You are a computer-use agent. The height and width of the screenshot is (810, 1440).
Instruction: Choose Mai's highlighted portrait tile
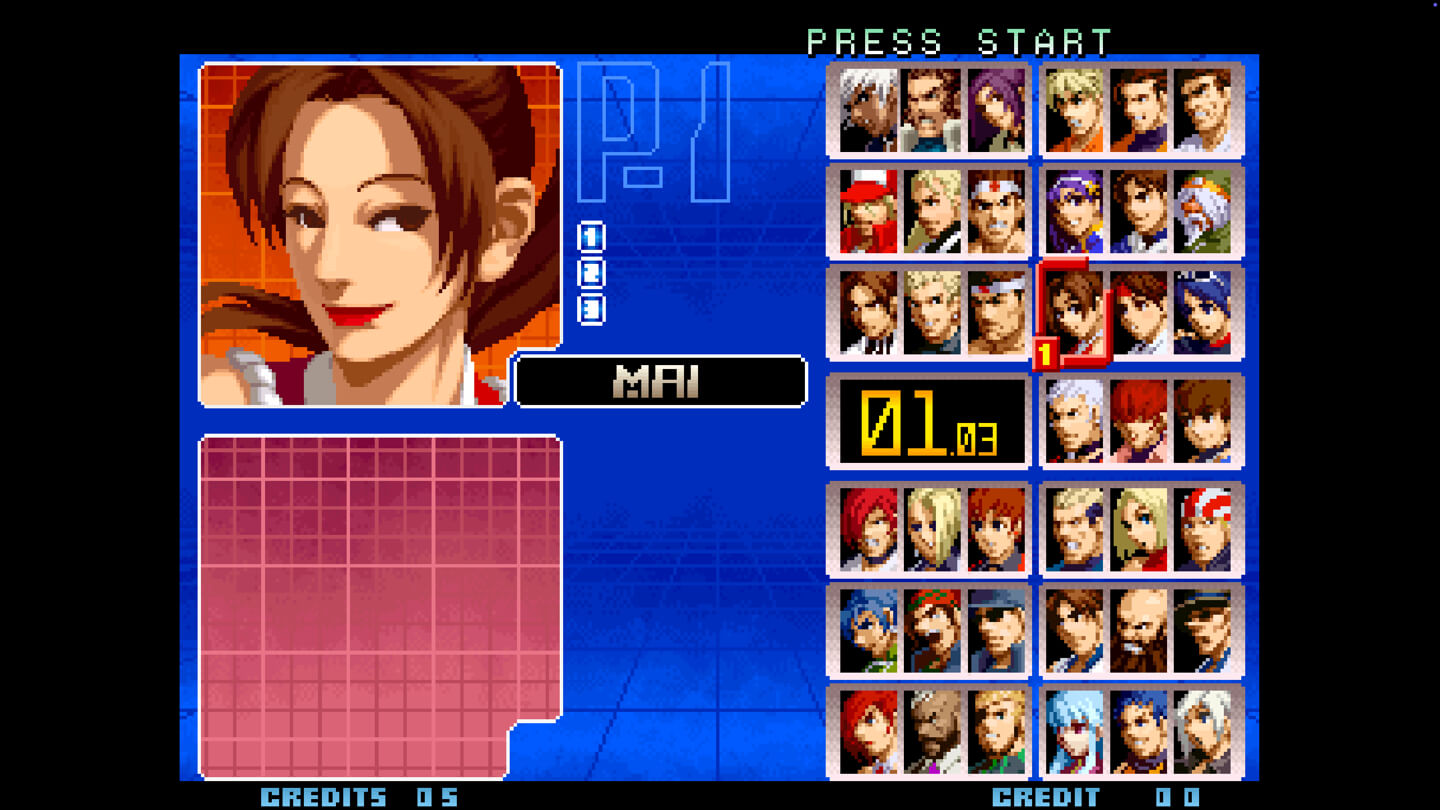coord(1075,313)
